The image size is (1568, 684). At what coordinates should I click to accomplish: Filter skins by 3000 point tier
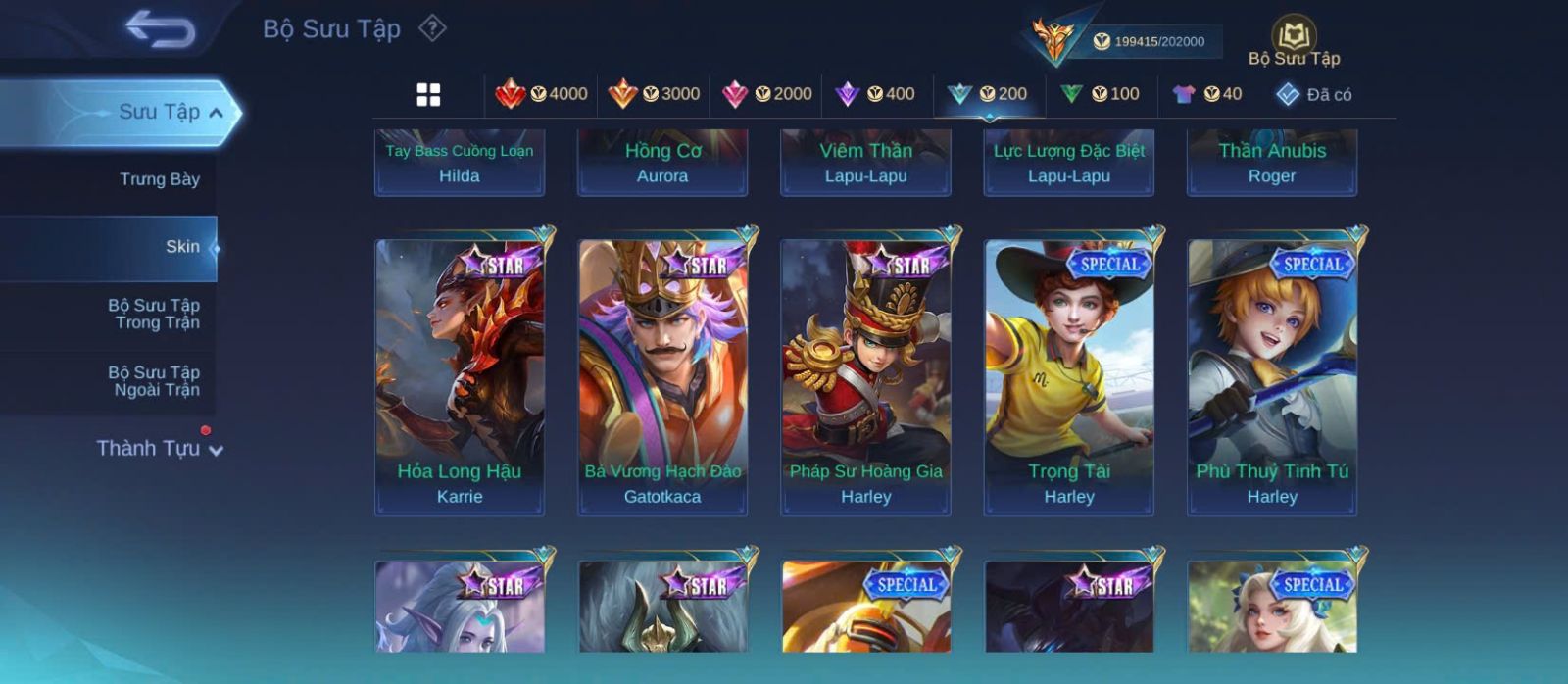pos(655,94)
